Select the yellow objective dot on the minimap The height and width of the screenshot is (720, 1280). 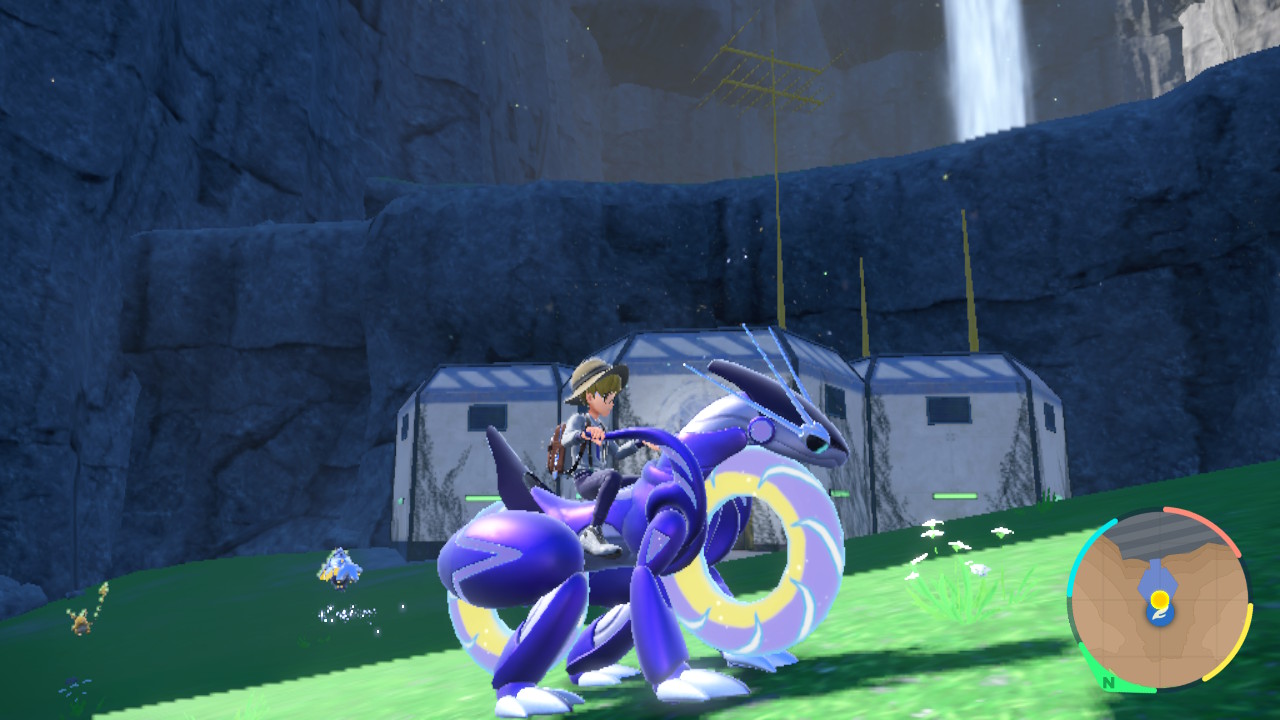pyautogui.click(x=1160, y=598)
